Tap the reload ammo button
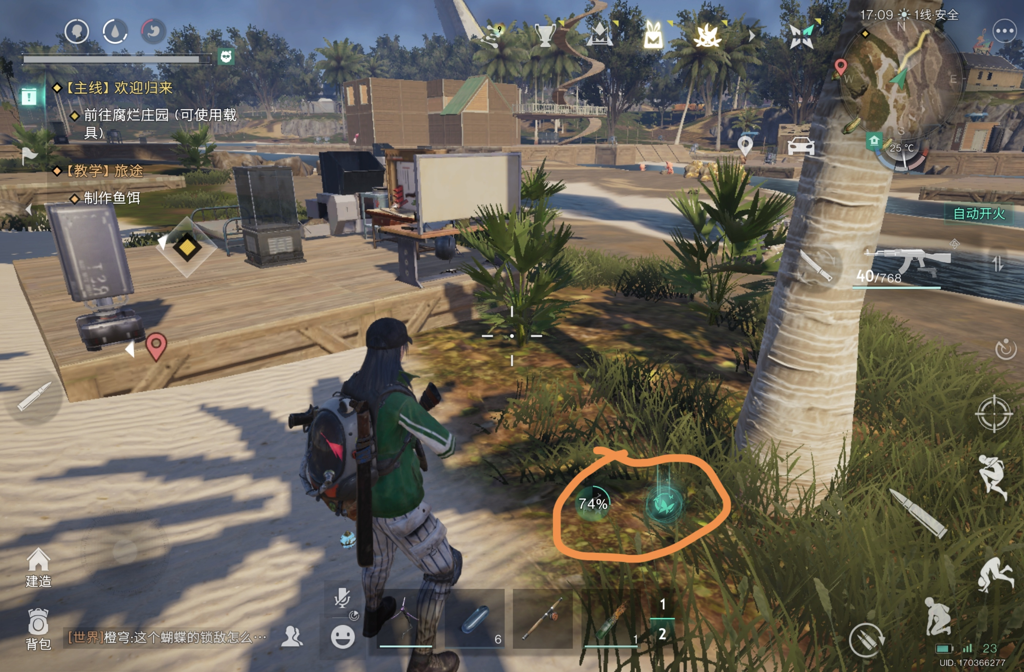Viewport: 1024px width, 672px height. click(x=917, y=514)
